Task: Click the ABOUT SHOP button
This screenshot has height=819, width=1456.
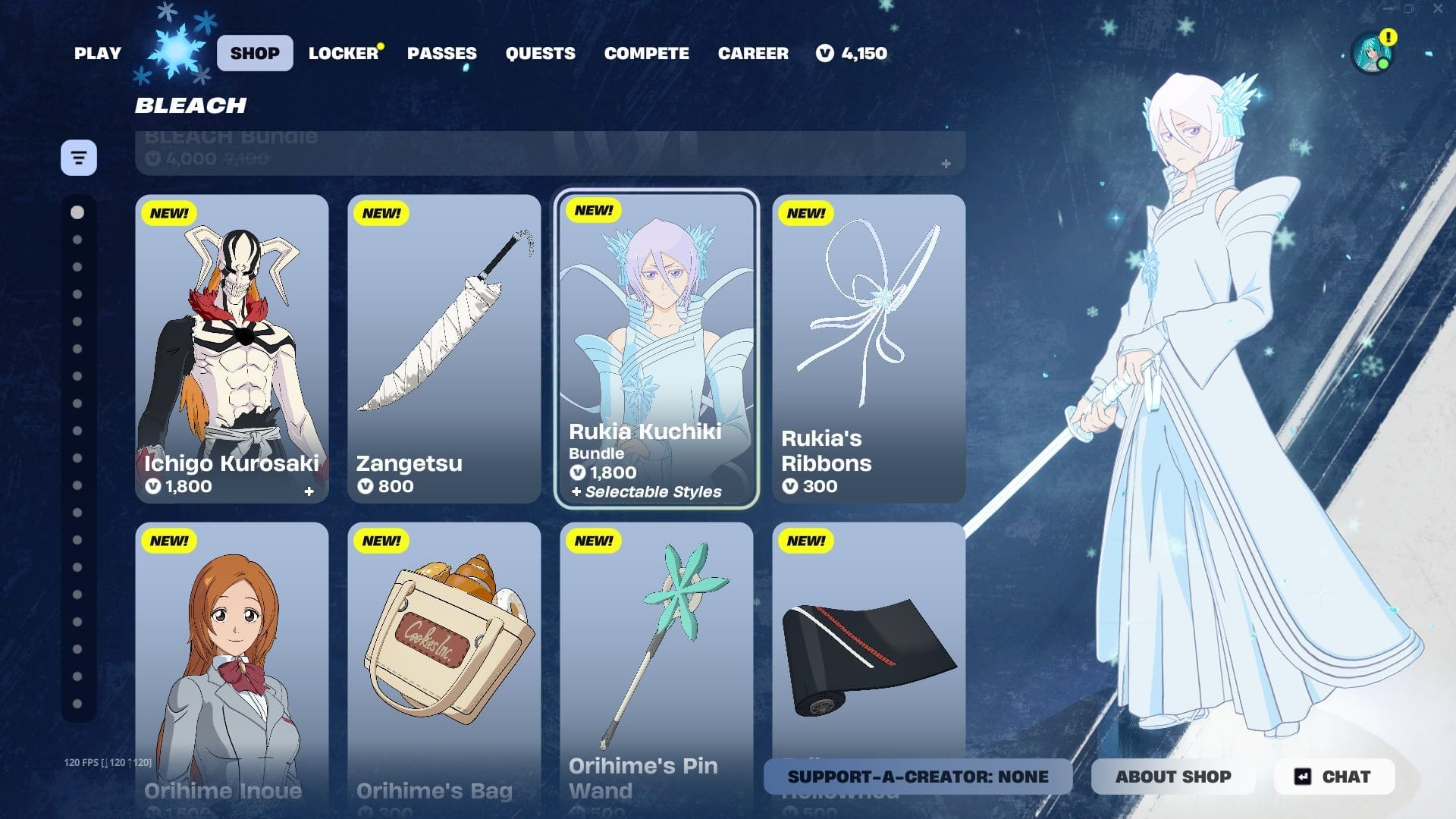Action: [1173, 777]
